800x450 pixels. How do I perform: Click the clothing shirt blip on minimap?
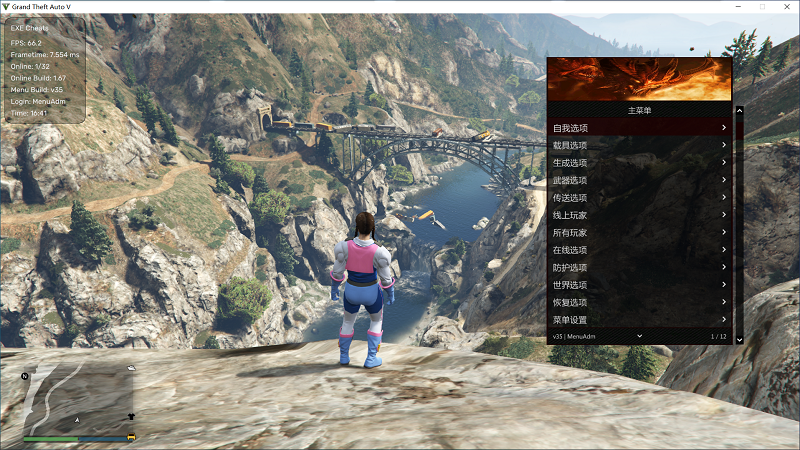(x=131, y=415)
